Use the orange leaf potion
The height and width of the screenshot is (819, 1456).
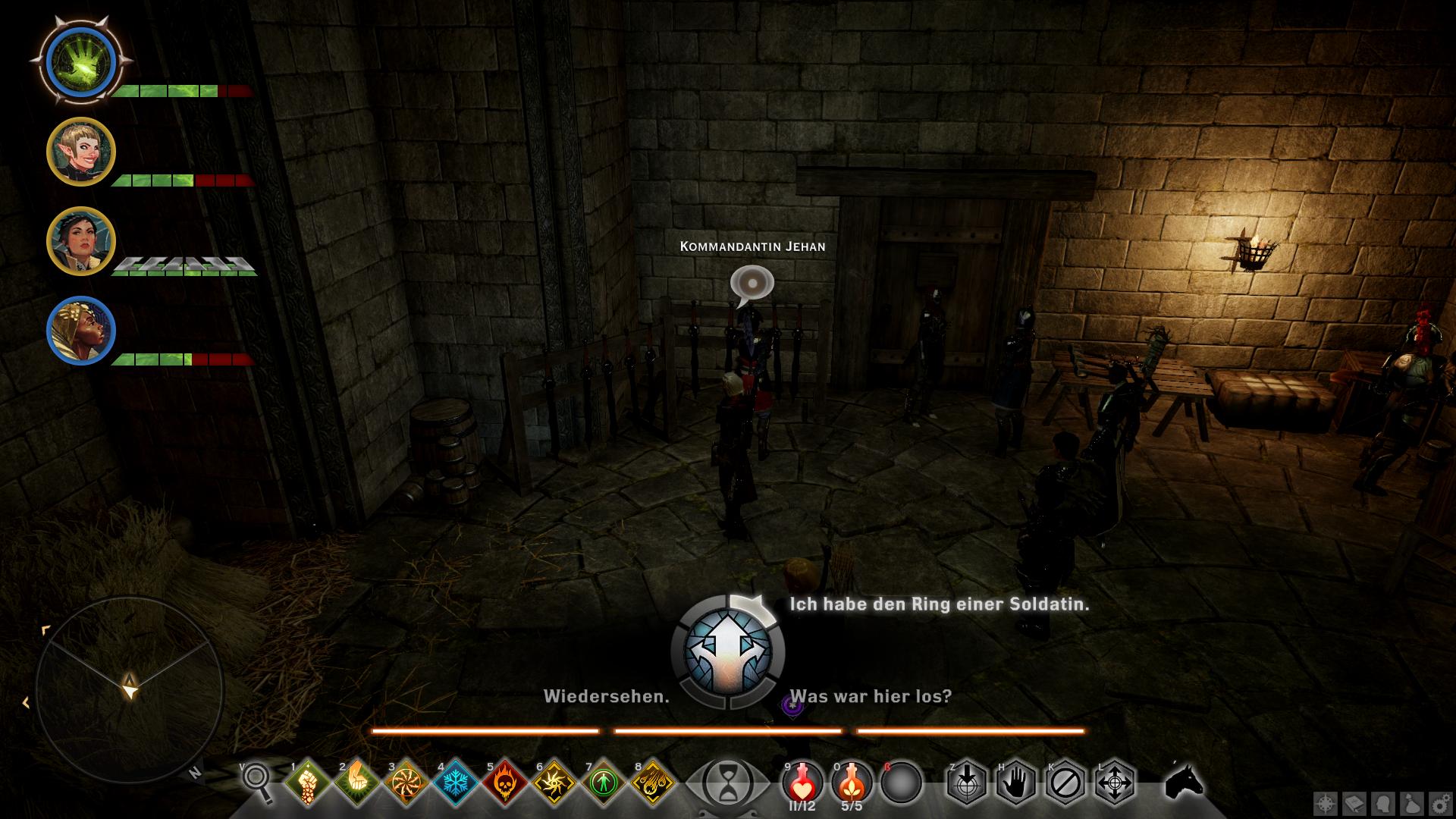(x=852, y=781)
